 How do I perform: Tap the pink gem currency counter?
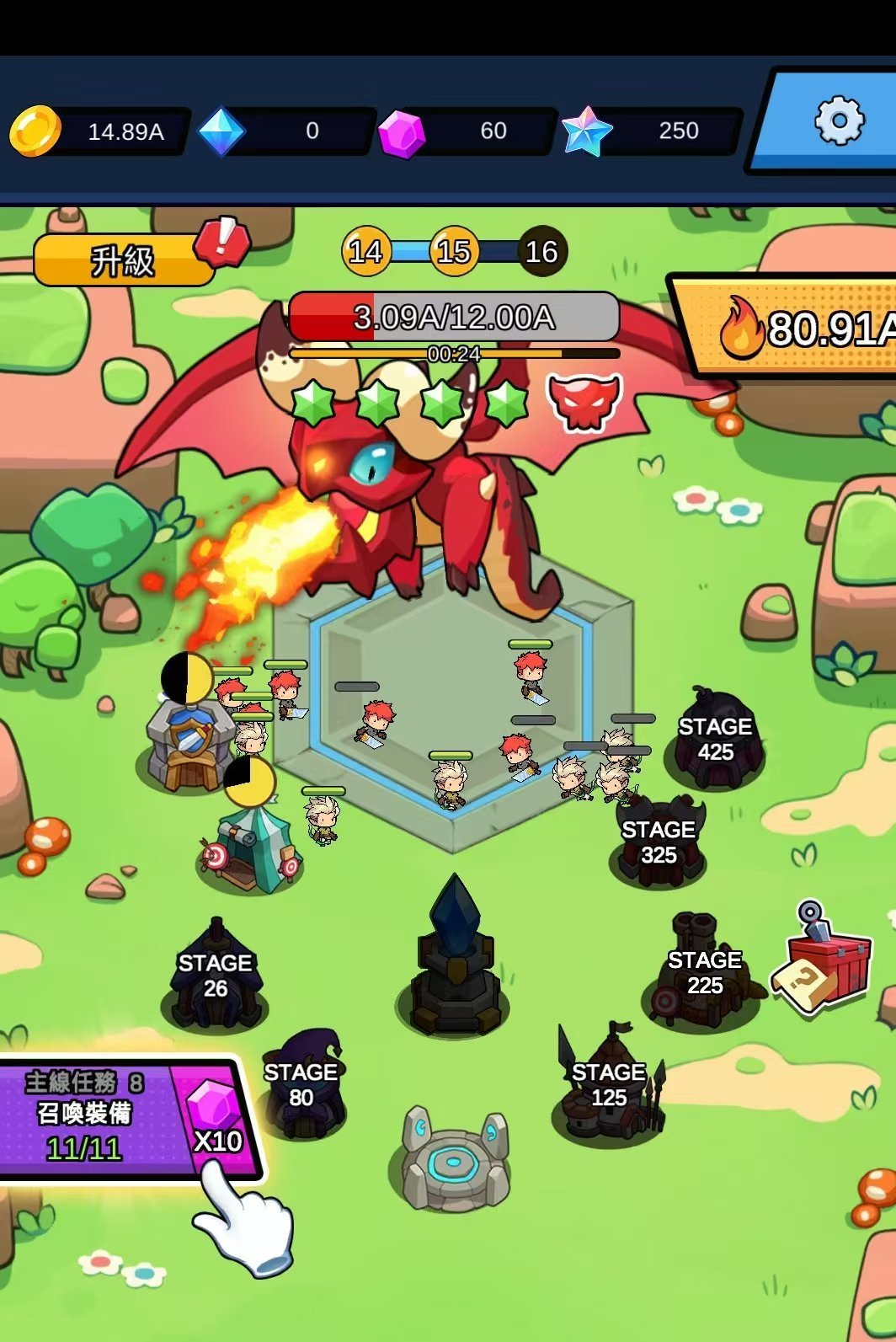click(468, 131)
